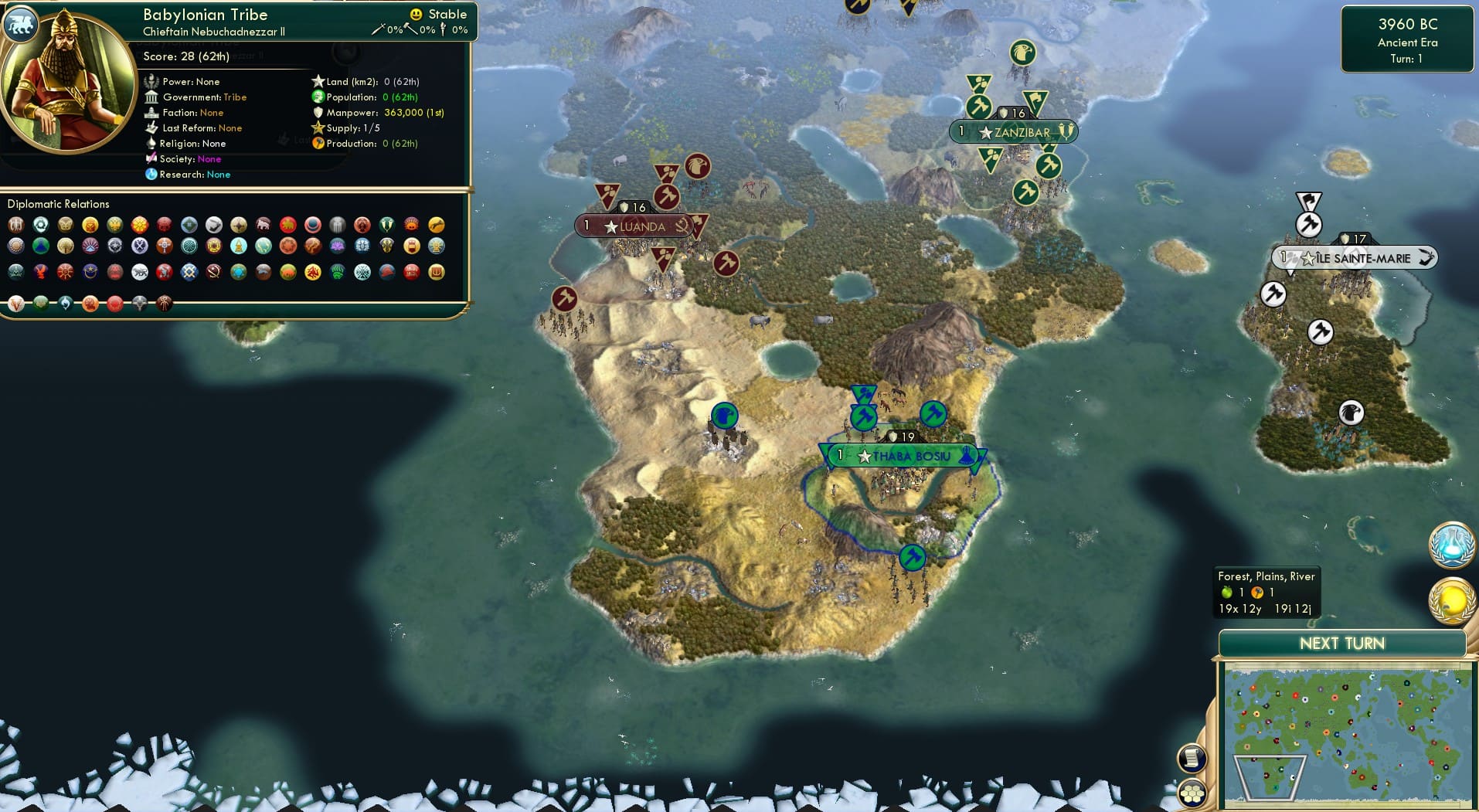Screen dimensions: 1479x812
Task: Click the Research 'None' entry
Action: (217, 175)
